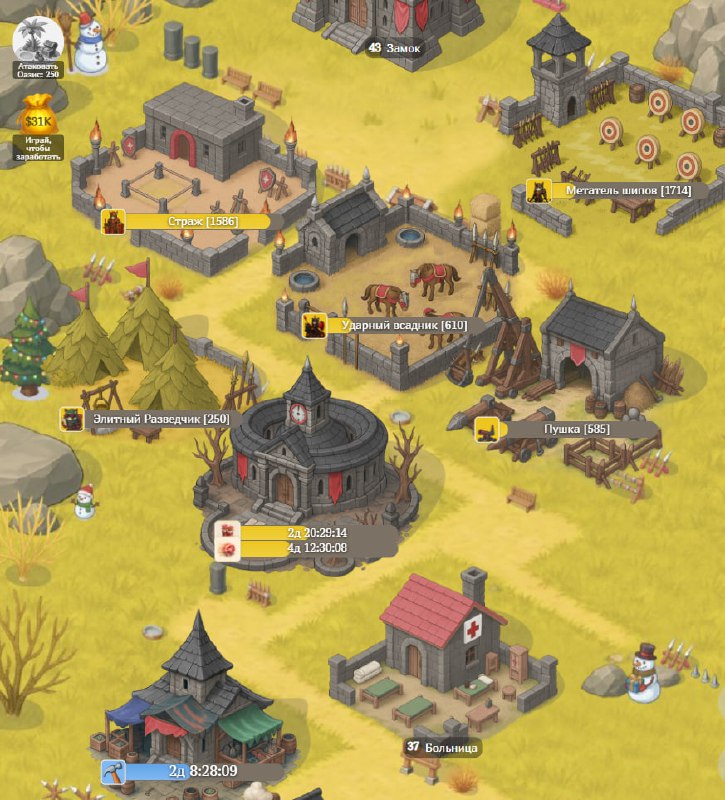Open the Attack Oasis 250 event icon

pyautogui.click(x=38, y=42)
